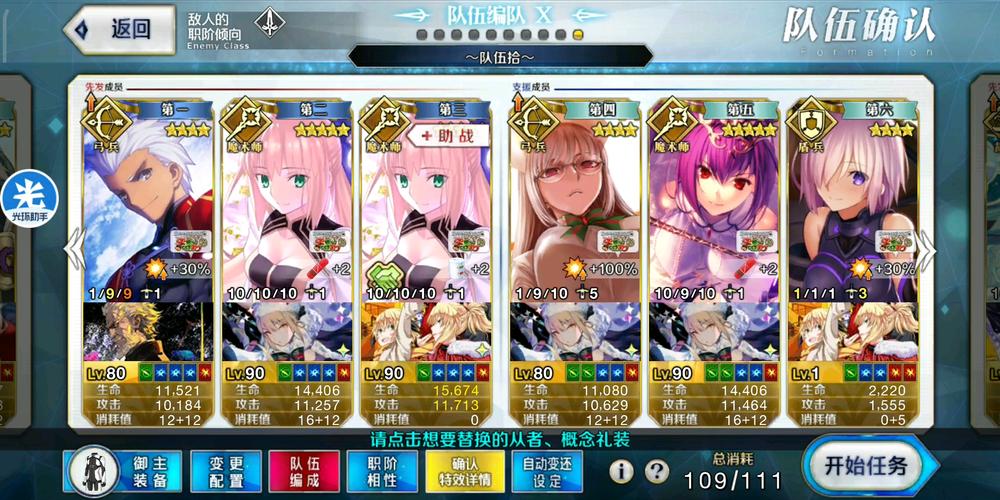The width and height of the screenshot is (1000, 500).
Task: Switch to the next party with right arrow
Action: pyautogui.click(x=927, y=250)
